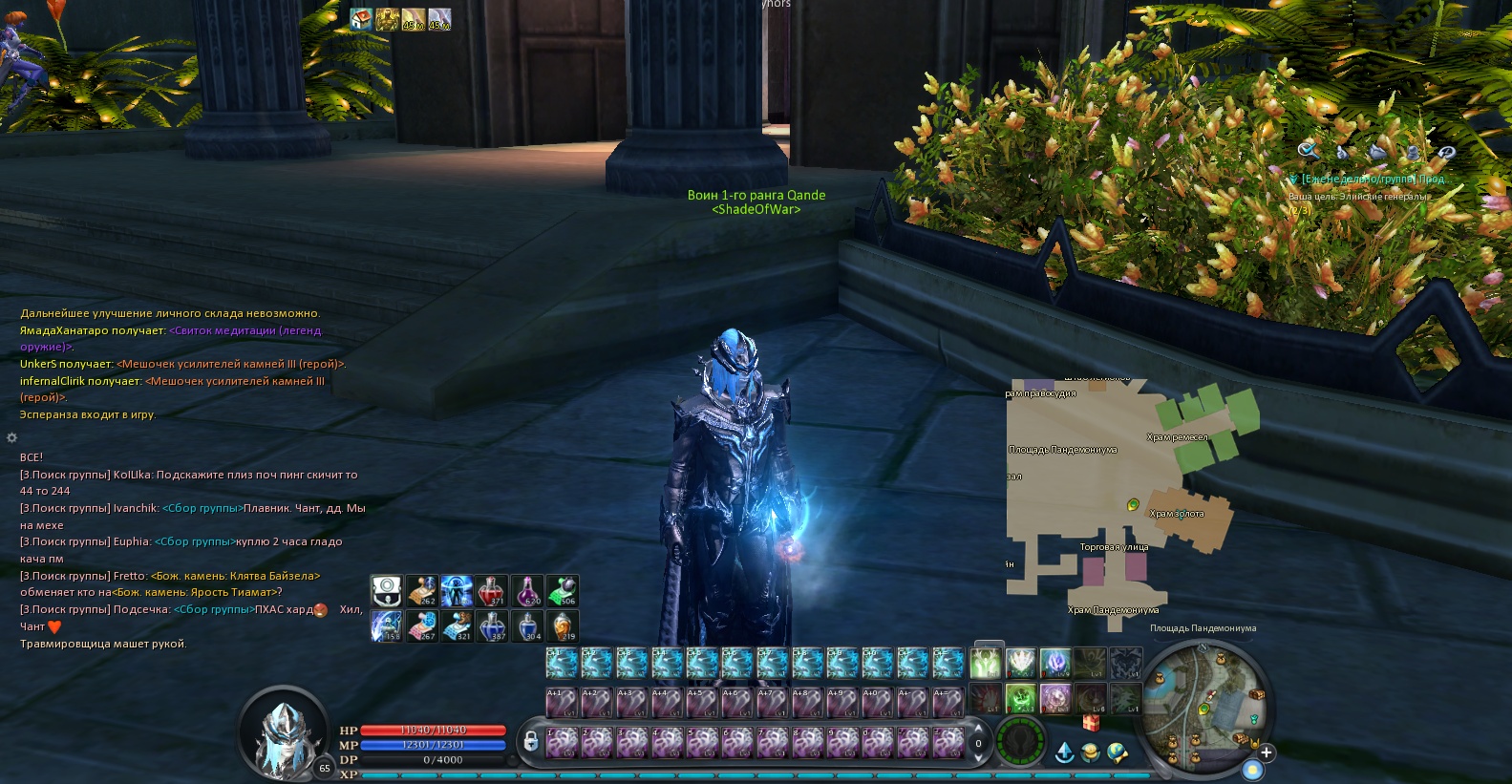Viewport: 1512px width, 784px height.
Task: Open the weekly group quest tracker entry
Action: tap(1375, 180)
